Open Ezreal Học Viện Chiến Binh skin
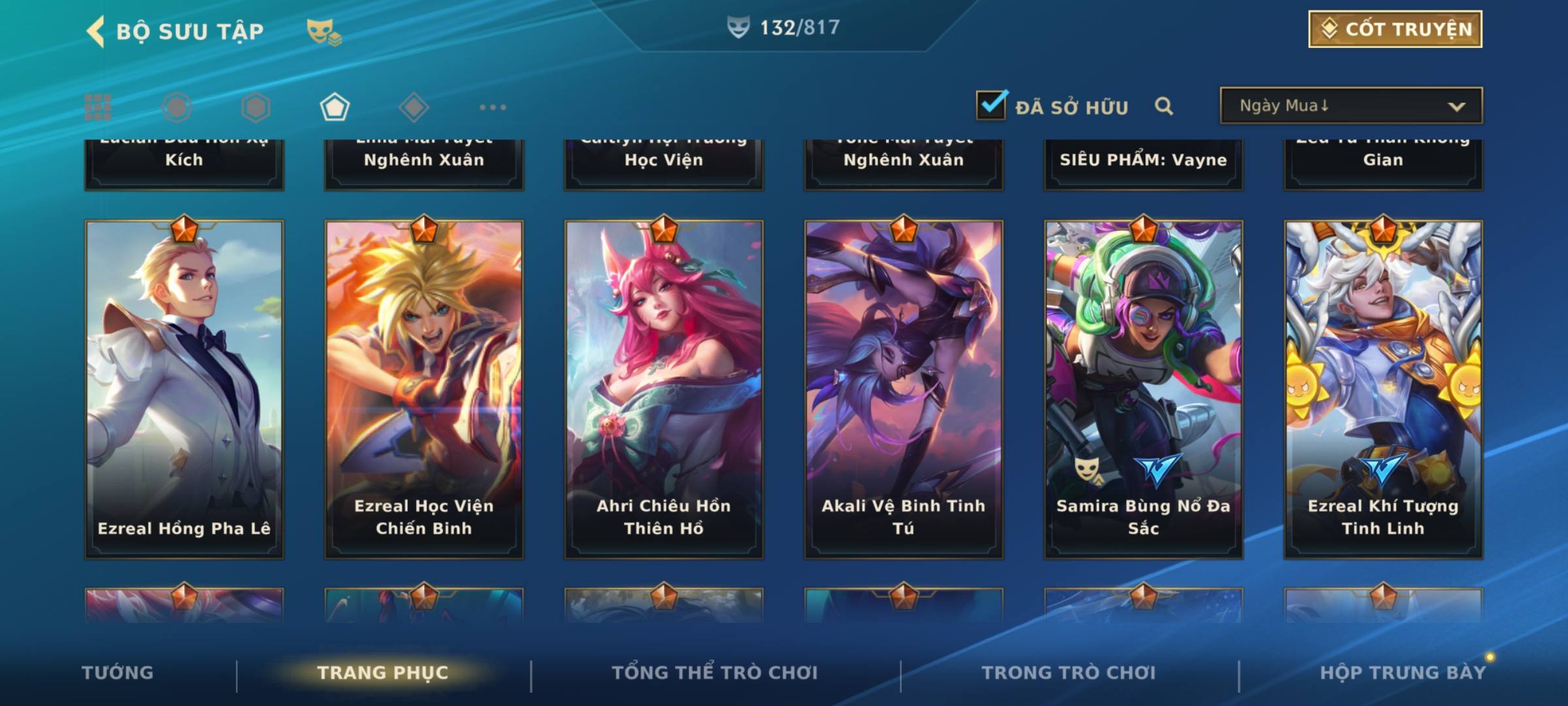Viewport: 1568px width, 706px height. pos(424,389)
